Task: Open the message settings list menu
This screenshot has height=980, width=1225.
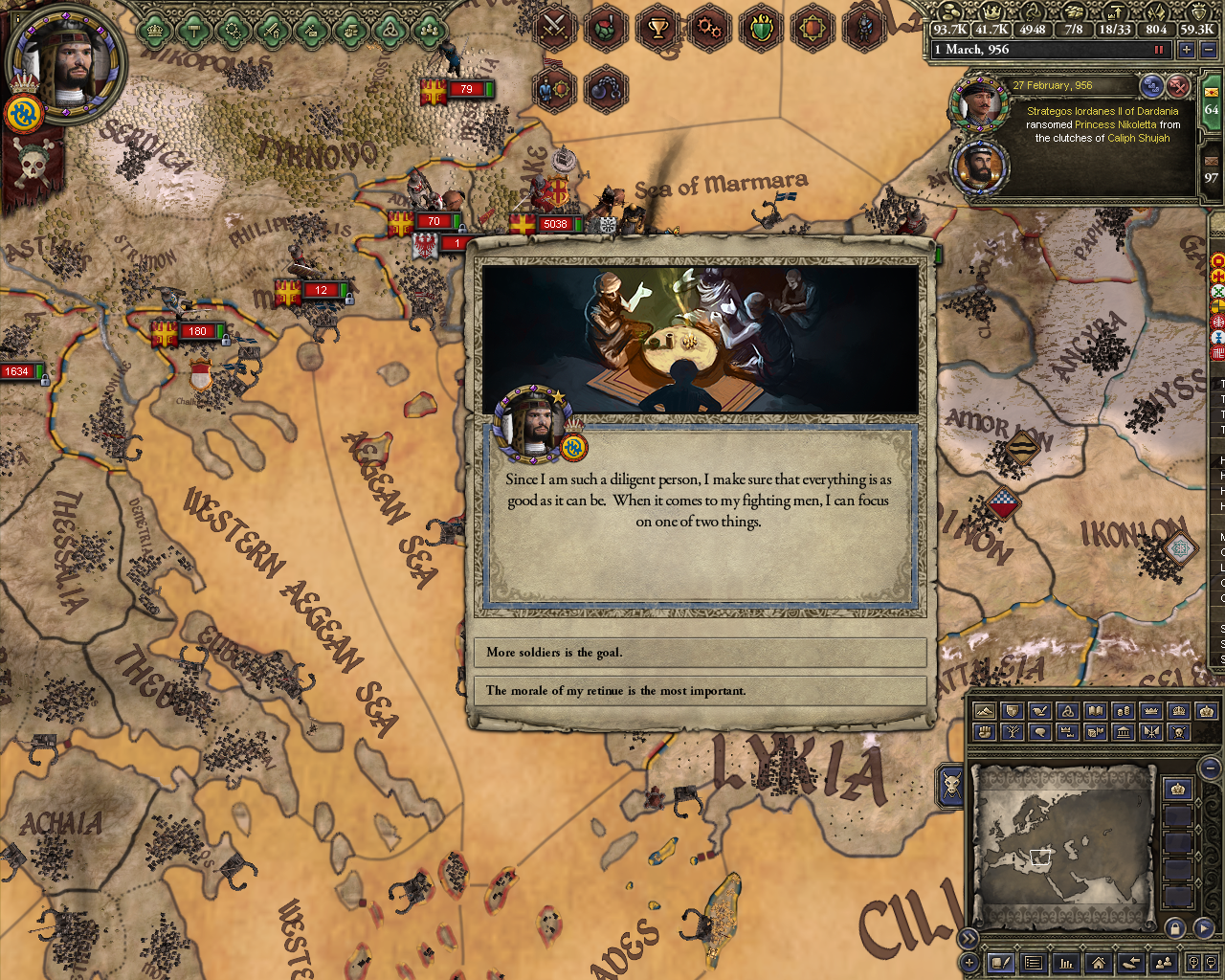Action: click(x=1034, y=963)
